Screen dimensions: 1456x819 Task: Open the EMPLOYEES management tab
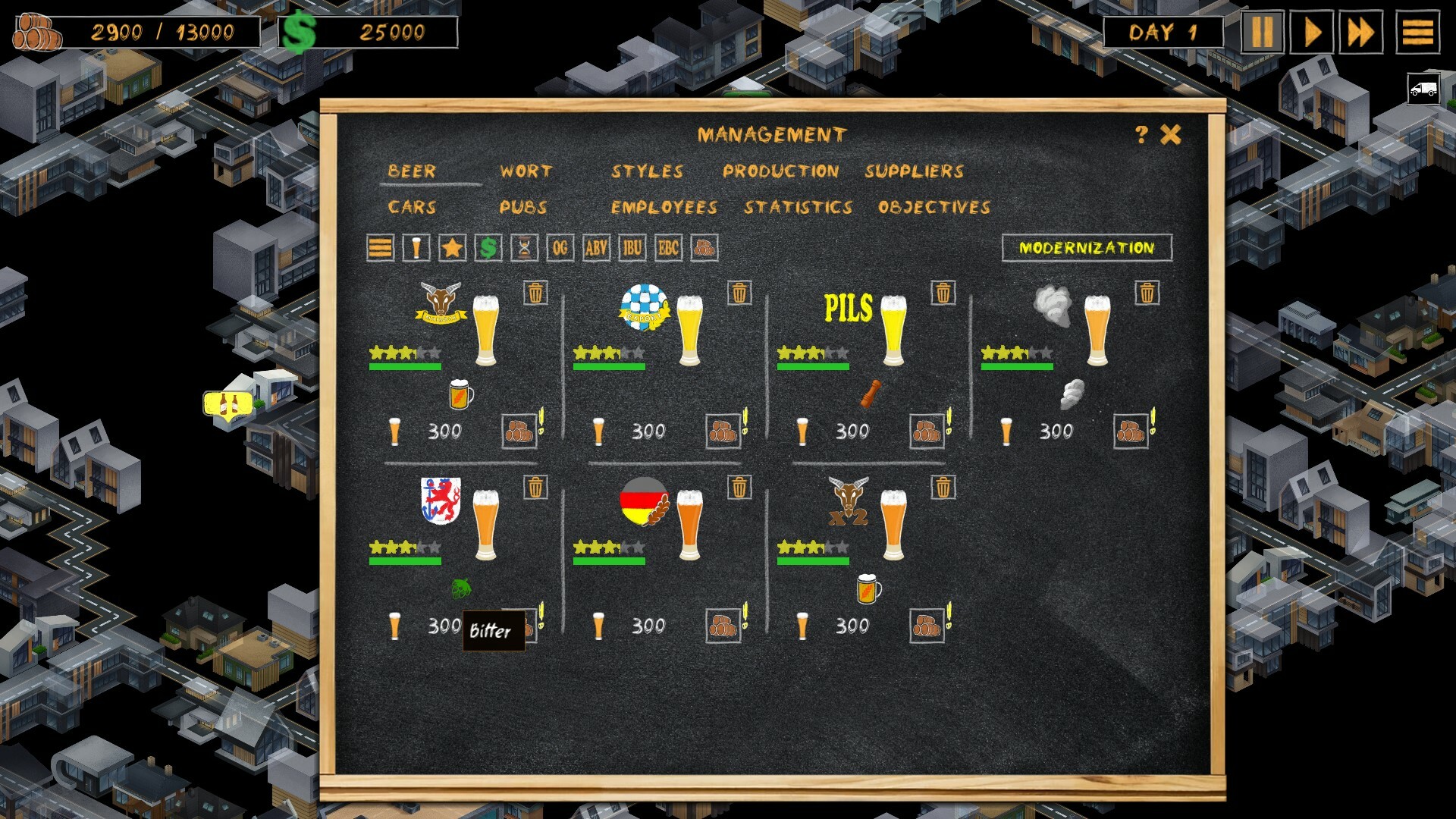coord(662,207)
